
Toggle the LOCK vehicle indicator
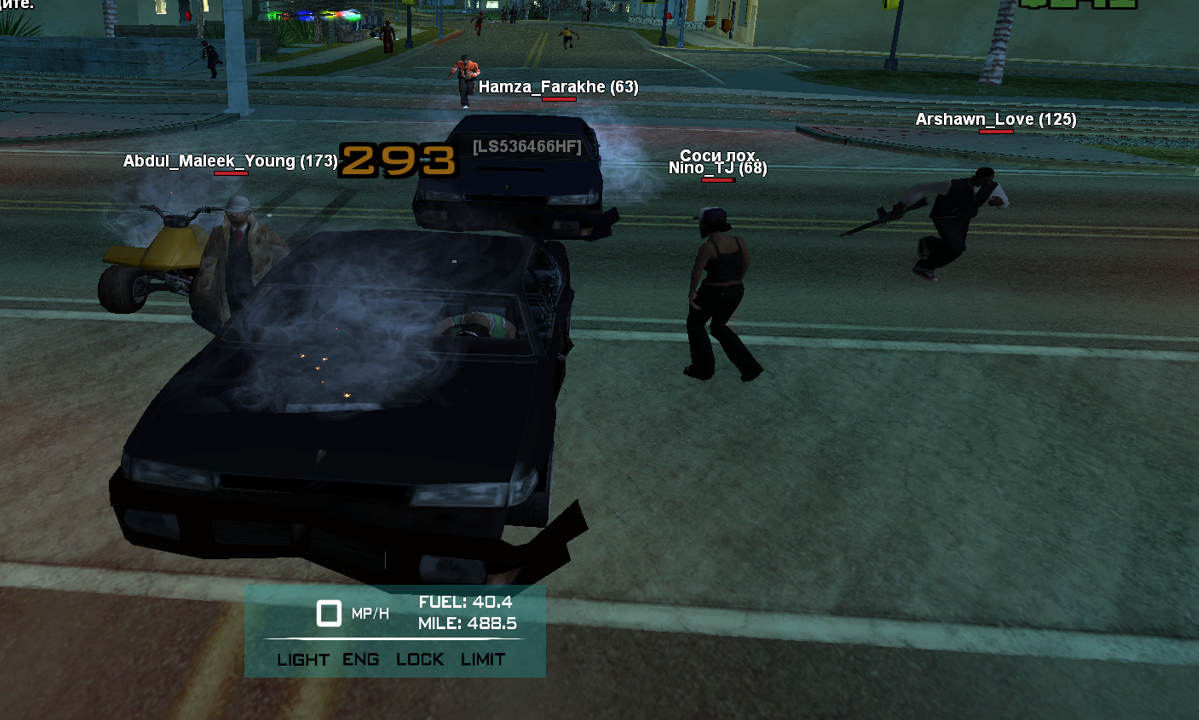[420, 659]
